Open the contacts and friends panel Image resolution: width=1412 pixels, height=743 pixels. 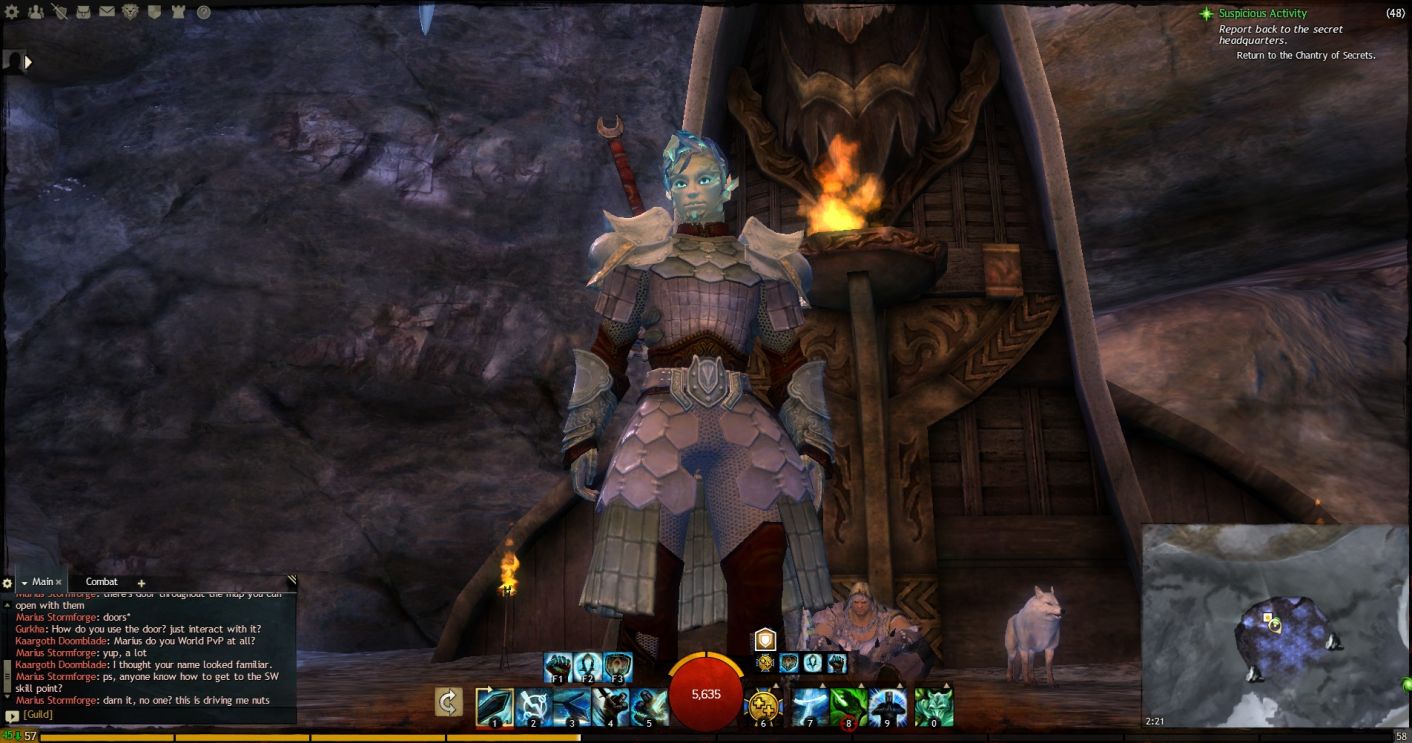36,12
